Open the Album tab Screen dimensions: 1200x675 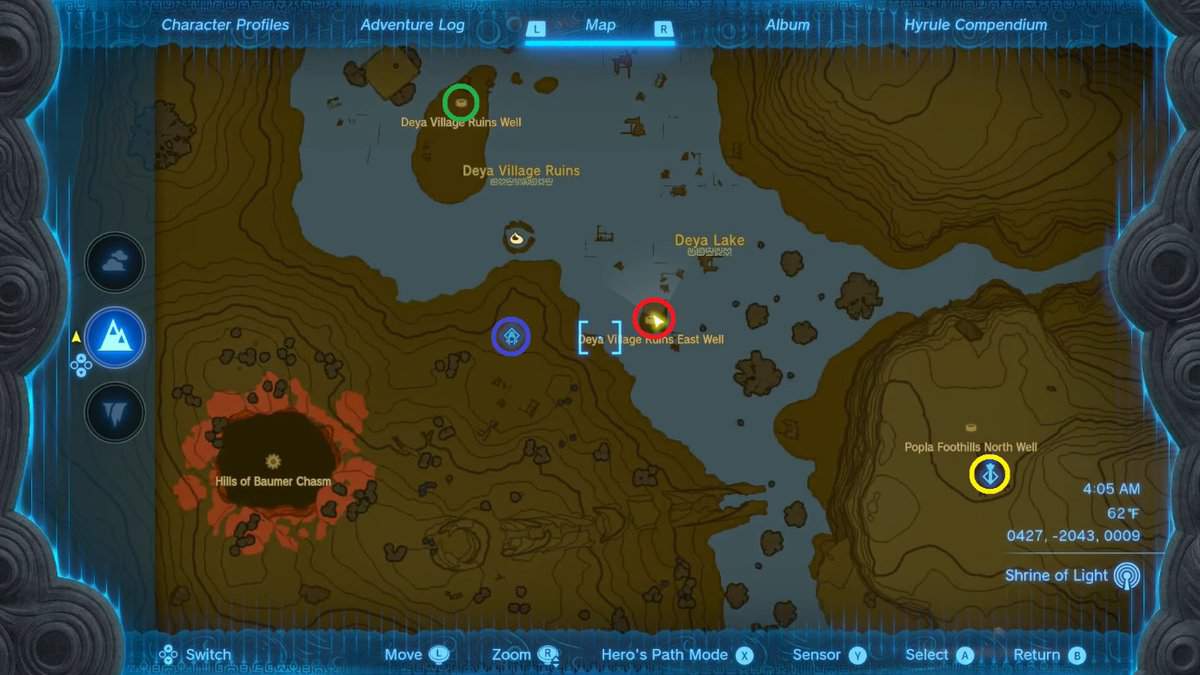pos(787,25)
